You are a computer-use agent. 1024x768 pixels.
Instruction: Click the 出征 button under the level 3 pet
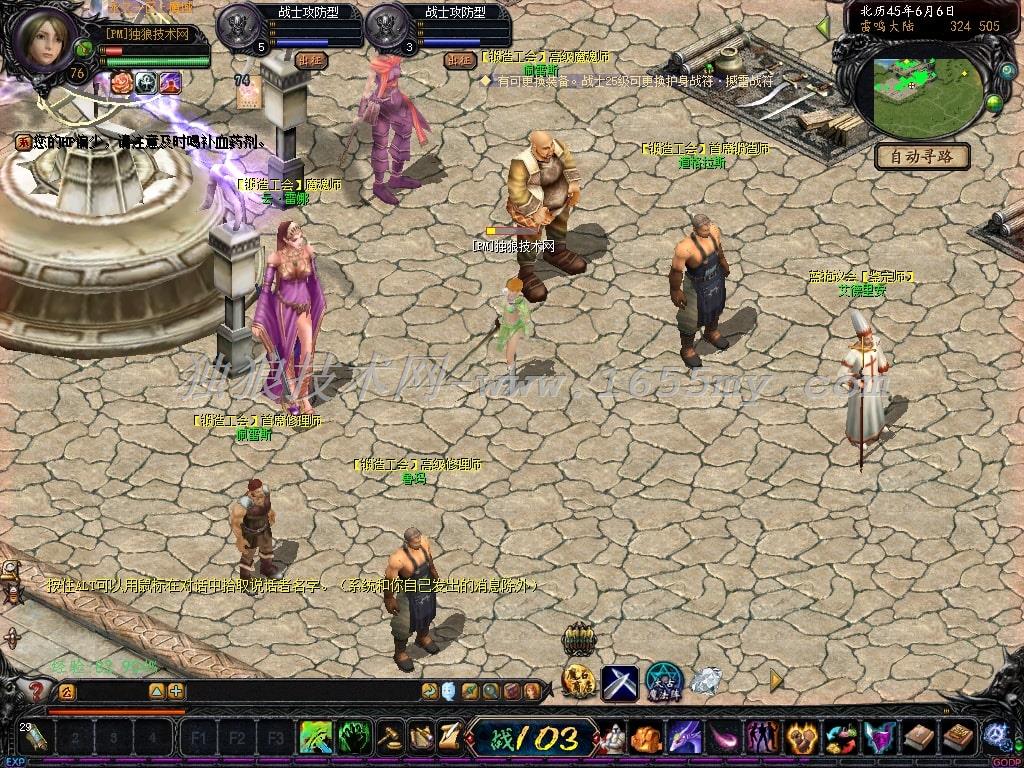459,59
